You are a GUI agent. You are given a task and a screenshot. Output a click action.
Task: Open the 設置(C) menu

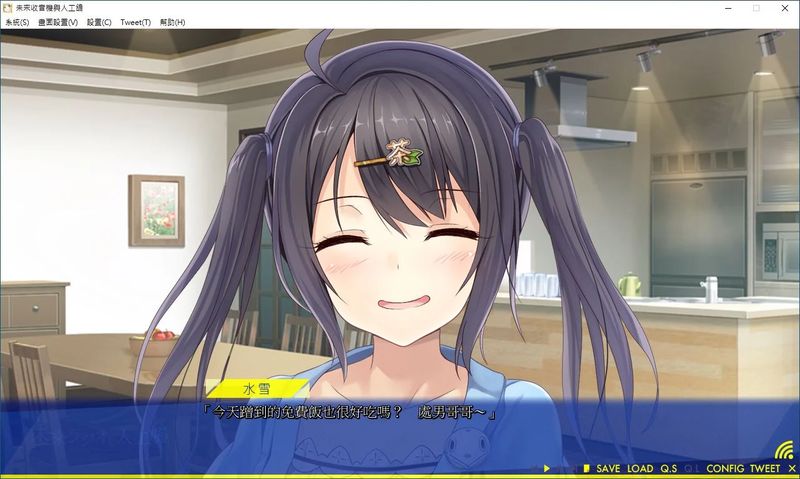[99, 22]
